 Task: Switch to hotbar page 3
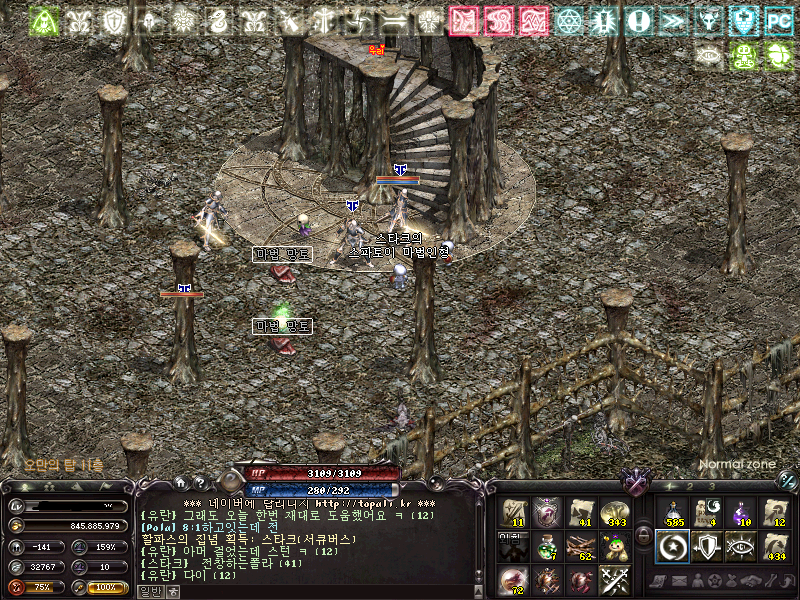click(x=712, y=487)
